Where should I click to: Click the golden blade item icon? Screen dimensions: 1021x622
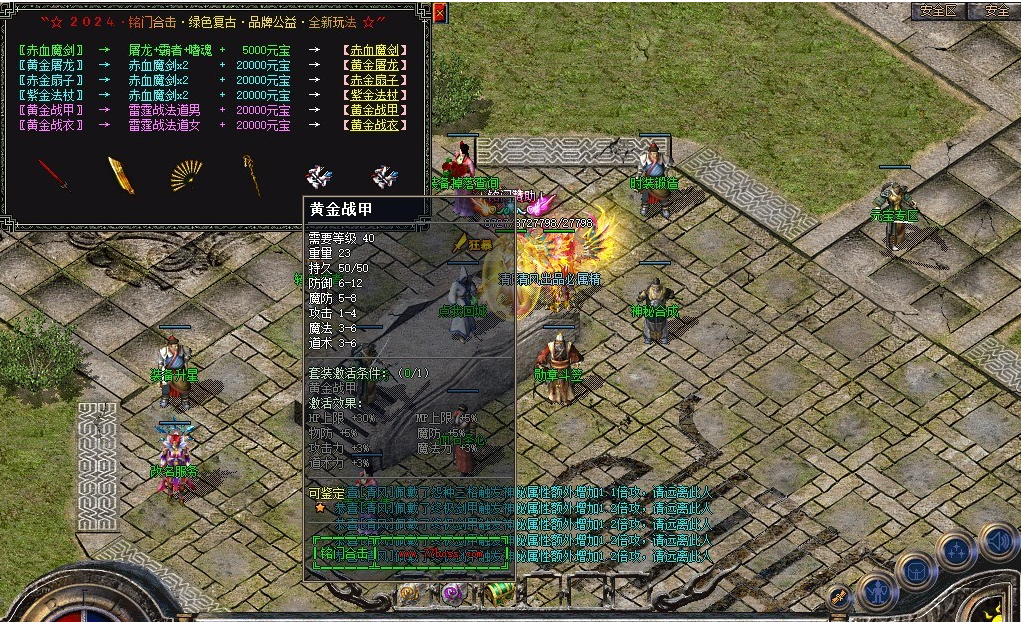[121, 175]
